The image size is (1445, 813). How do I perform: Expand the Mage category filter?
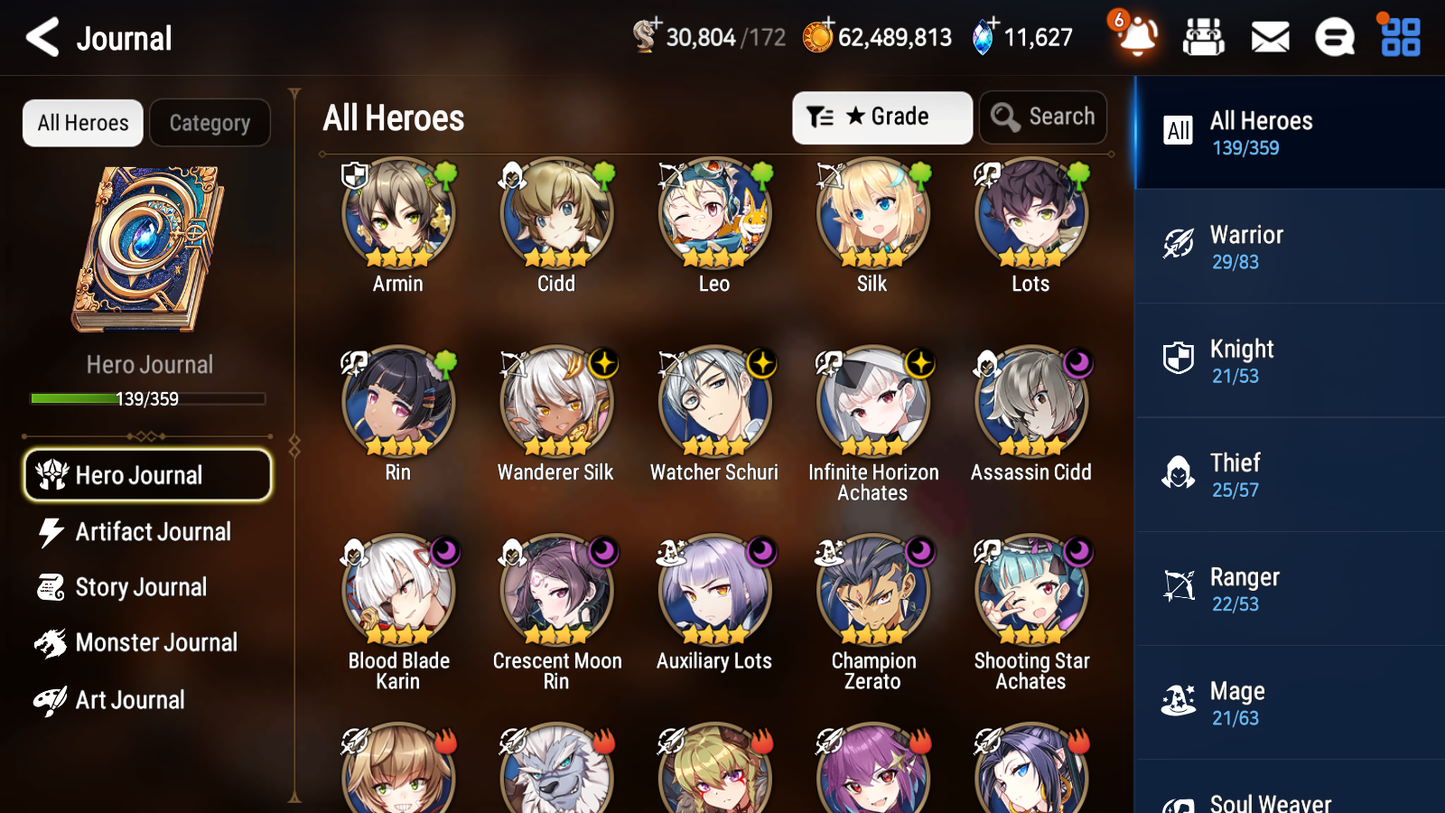coord(1288,702)
